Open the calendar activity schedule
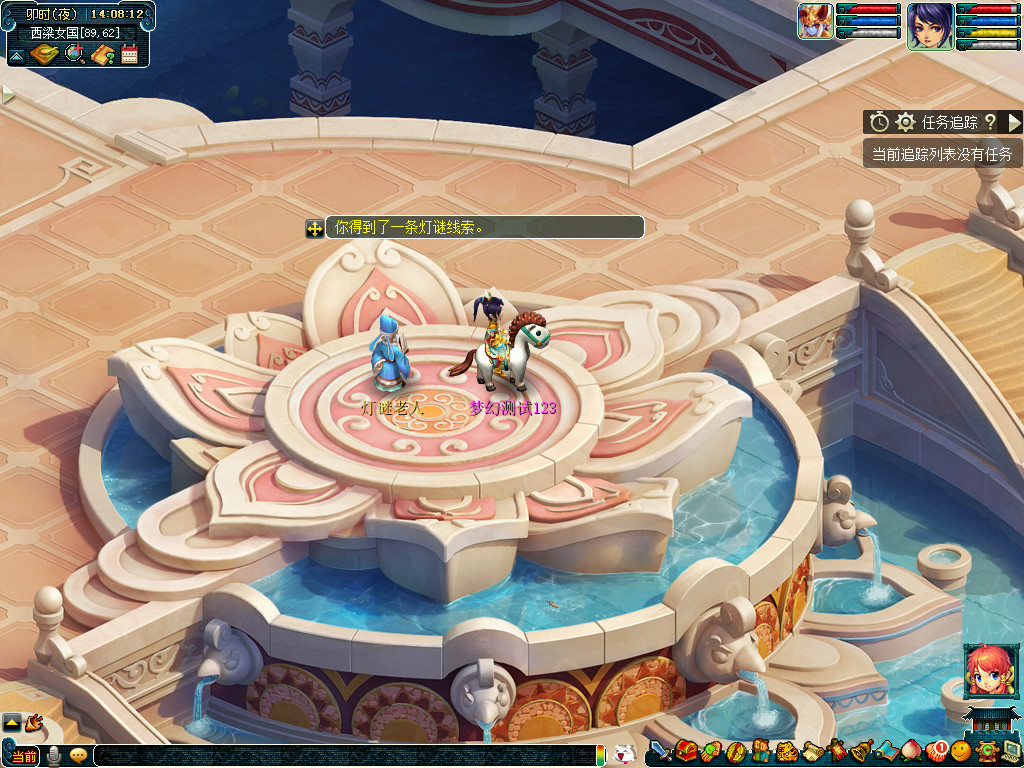 pos(129,54)
